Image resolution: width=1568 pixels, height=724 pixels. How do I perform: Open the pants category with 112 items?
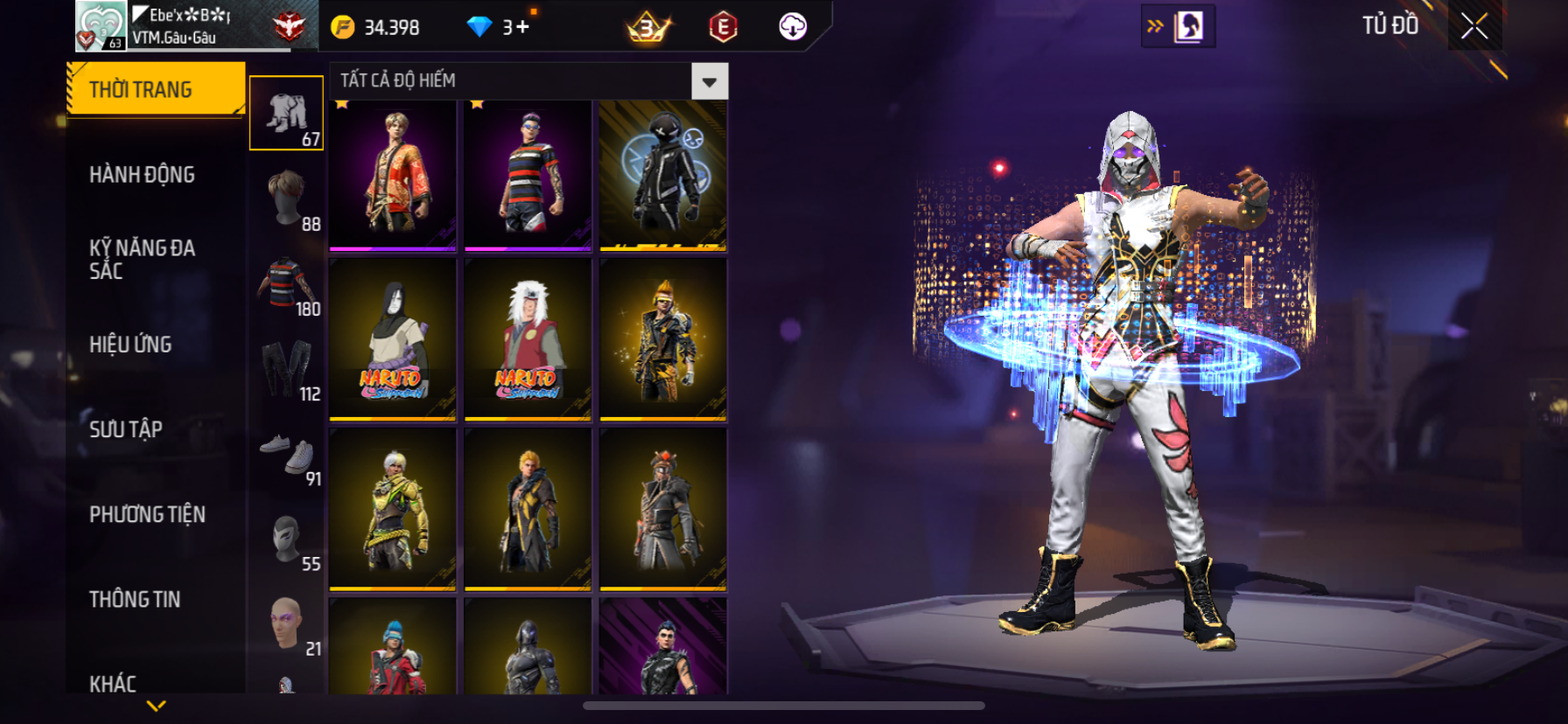pos(288,368)
